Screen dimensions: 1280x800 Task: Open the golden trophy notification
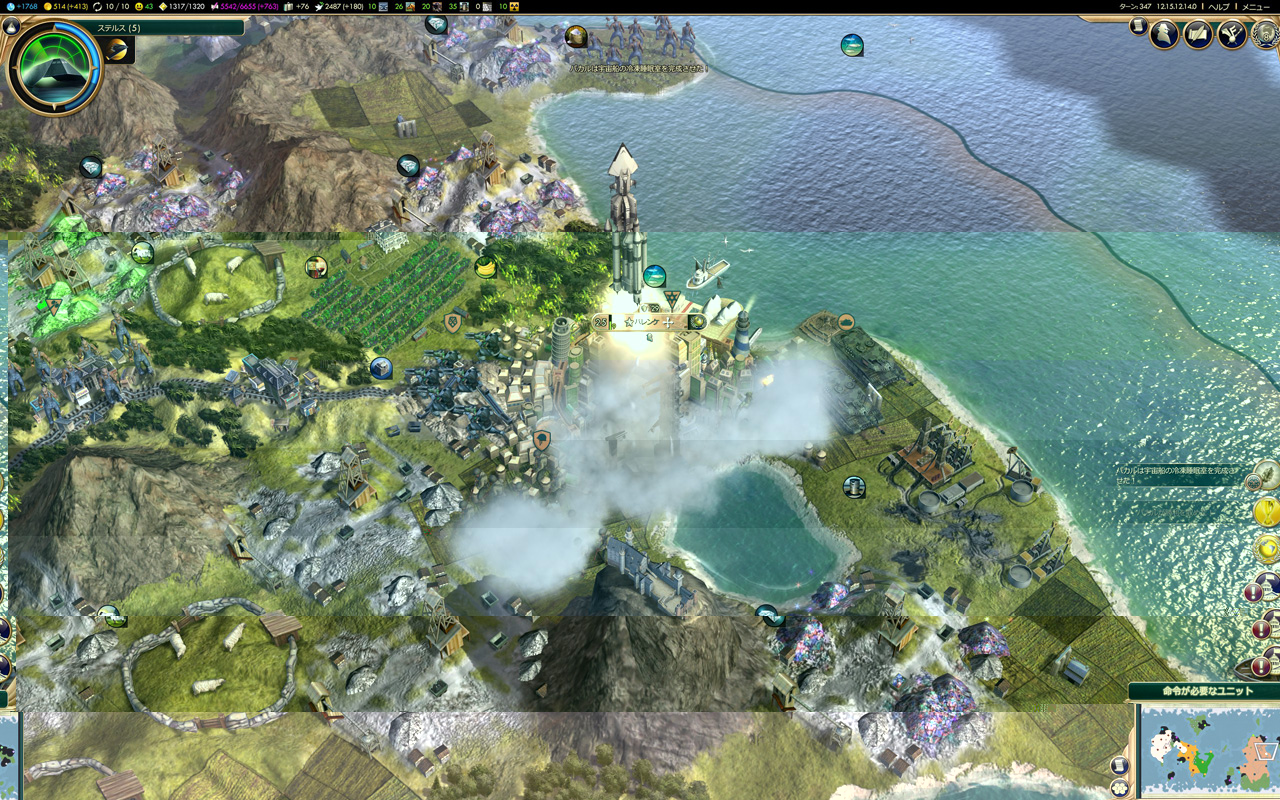coord(1267,512)
